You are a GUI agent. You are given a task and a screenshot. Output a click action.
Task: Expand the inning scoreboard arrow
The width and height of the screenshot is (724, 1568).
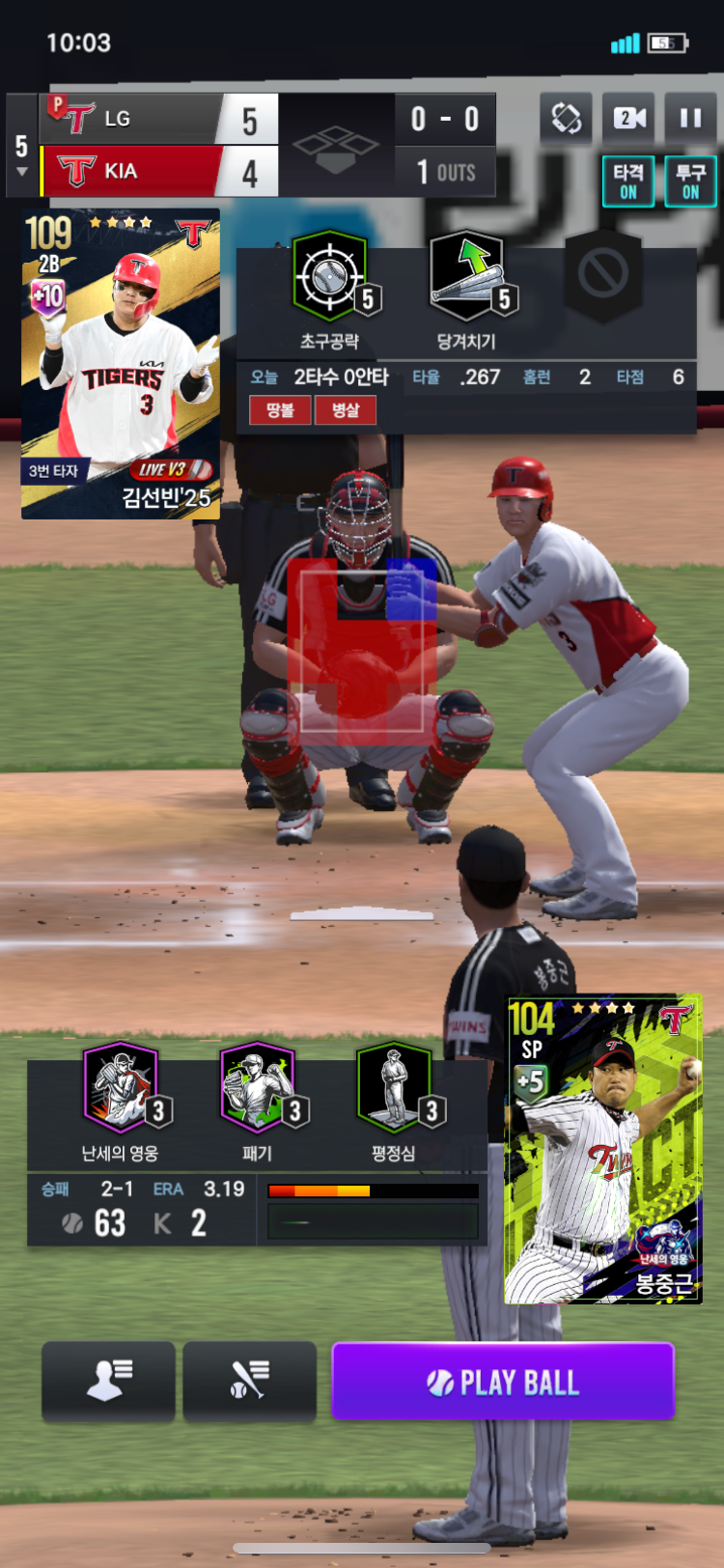(21, 172)
